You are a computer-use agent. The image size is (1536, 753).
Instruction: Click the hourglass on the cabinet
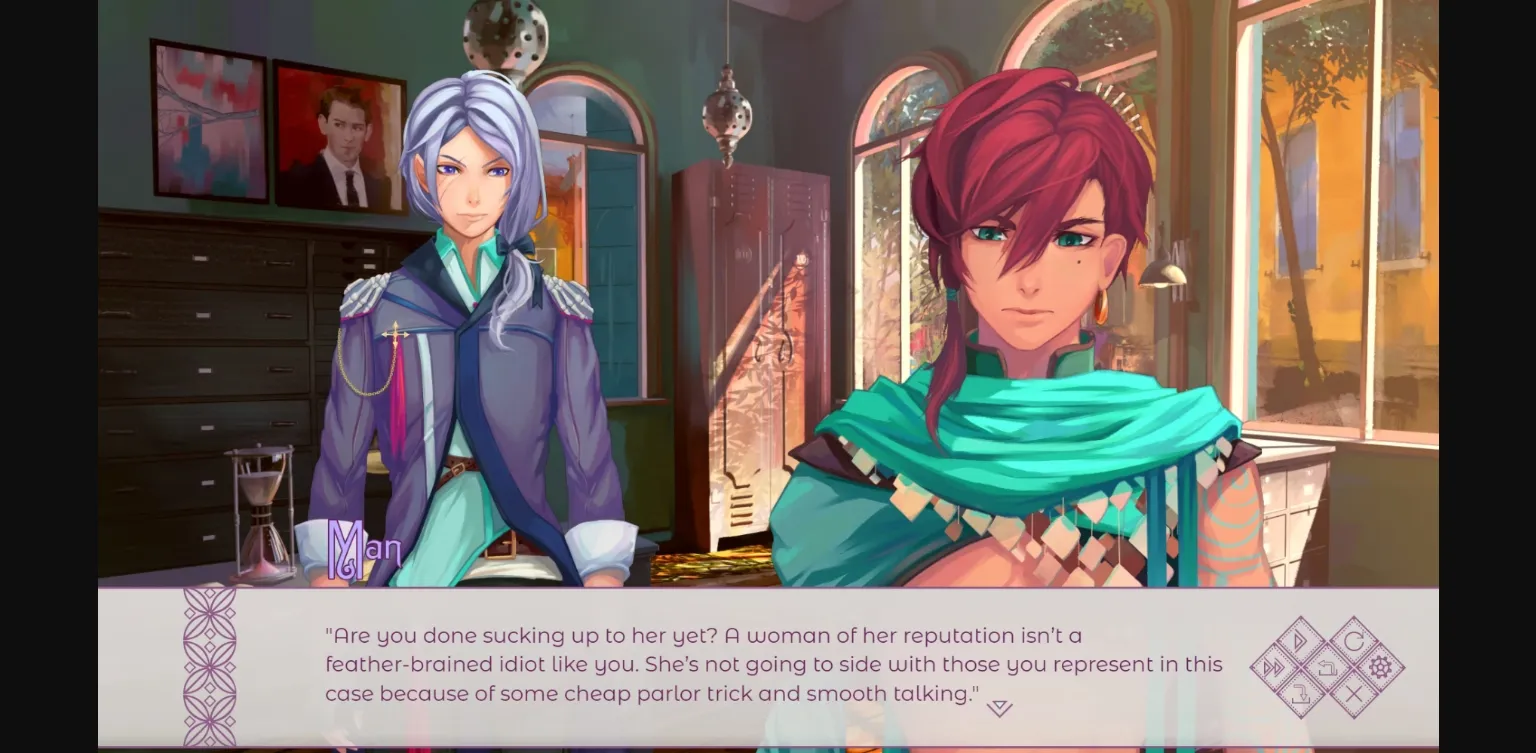click(262, 510)
